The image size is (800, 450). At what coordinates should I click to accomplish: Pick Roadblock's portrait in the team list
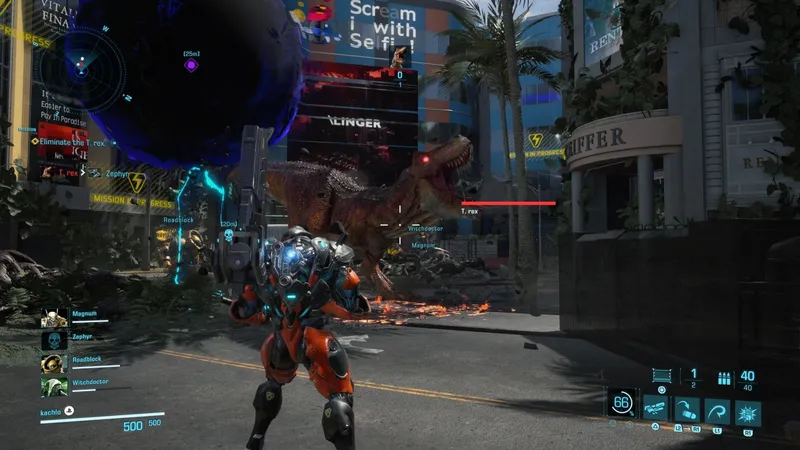tap(54, 363)
